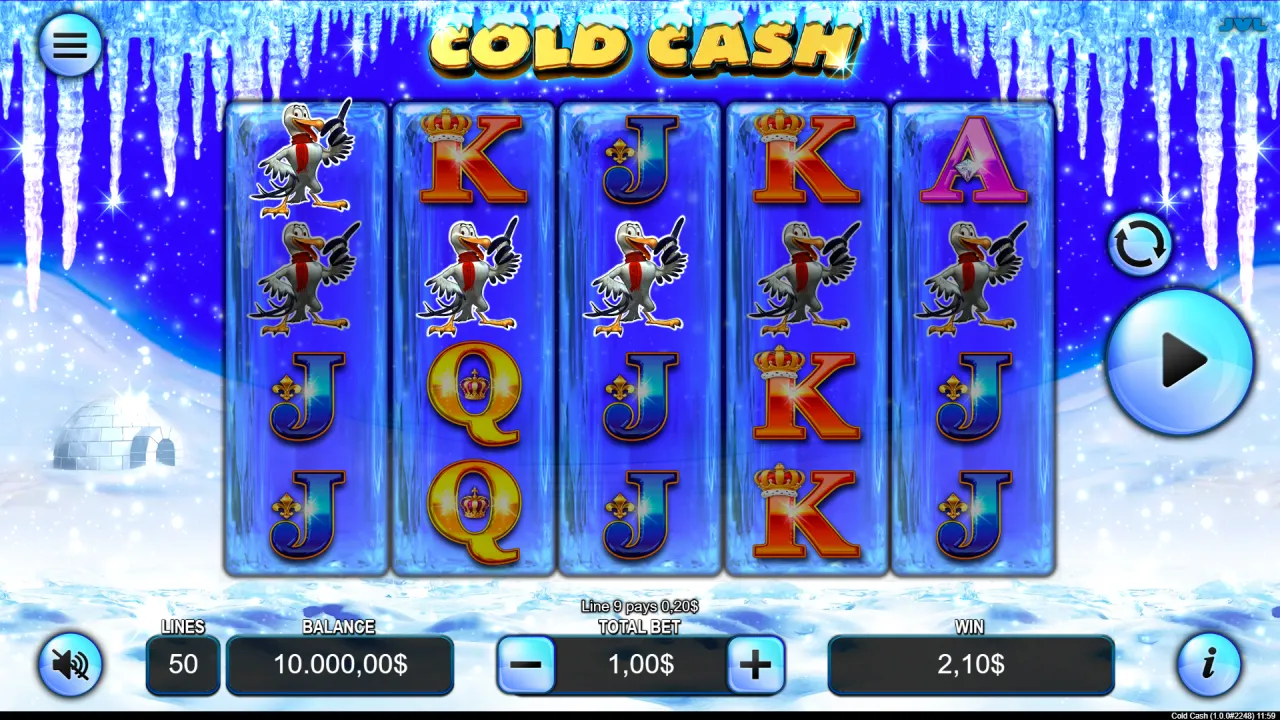Decrease the bet with the minus button
Screen dimensions: 1280x720
pos(527,665)
